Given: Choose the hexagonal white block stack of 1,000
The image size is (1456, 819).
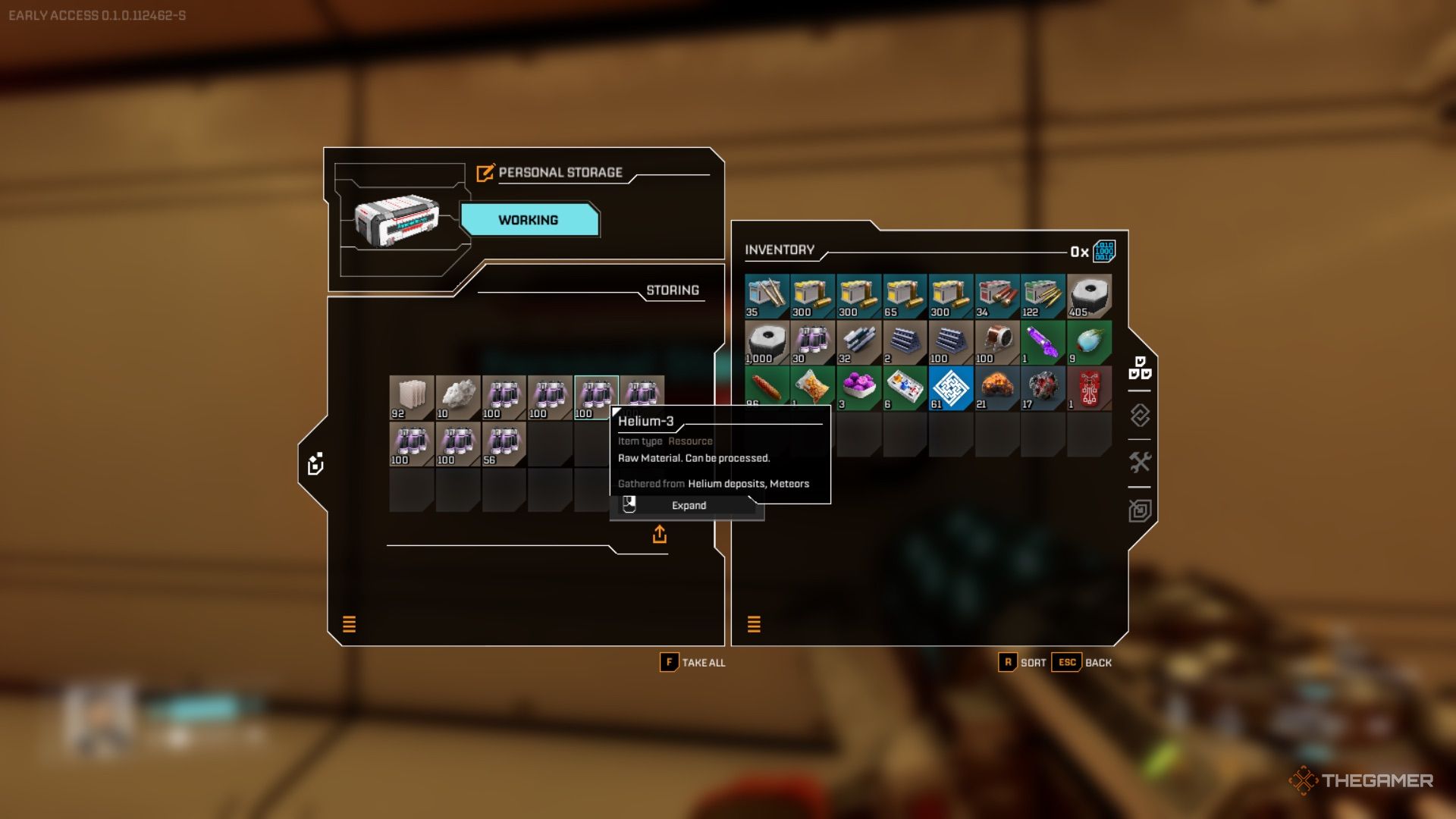Looking at the screenshot, I should (x=767, y=342).
